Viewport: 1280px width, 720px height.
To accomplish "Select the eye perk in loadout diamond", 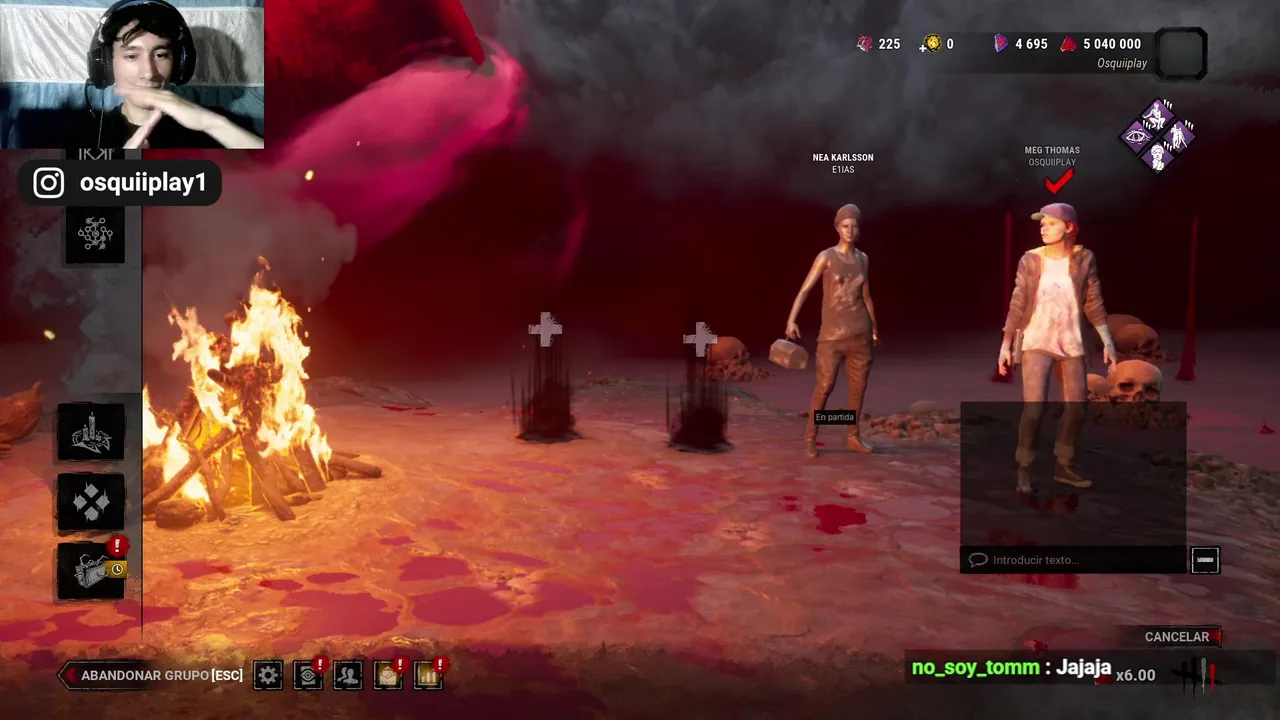I will 1136,137.
